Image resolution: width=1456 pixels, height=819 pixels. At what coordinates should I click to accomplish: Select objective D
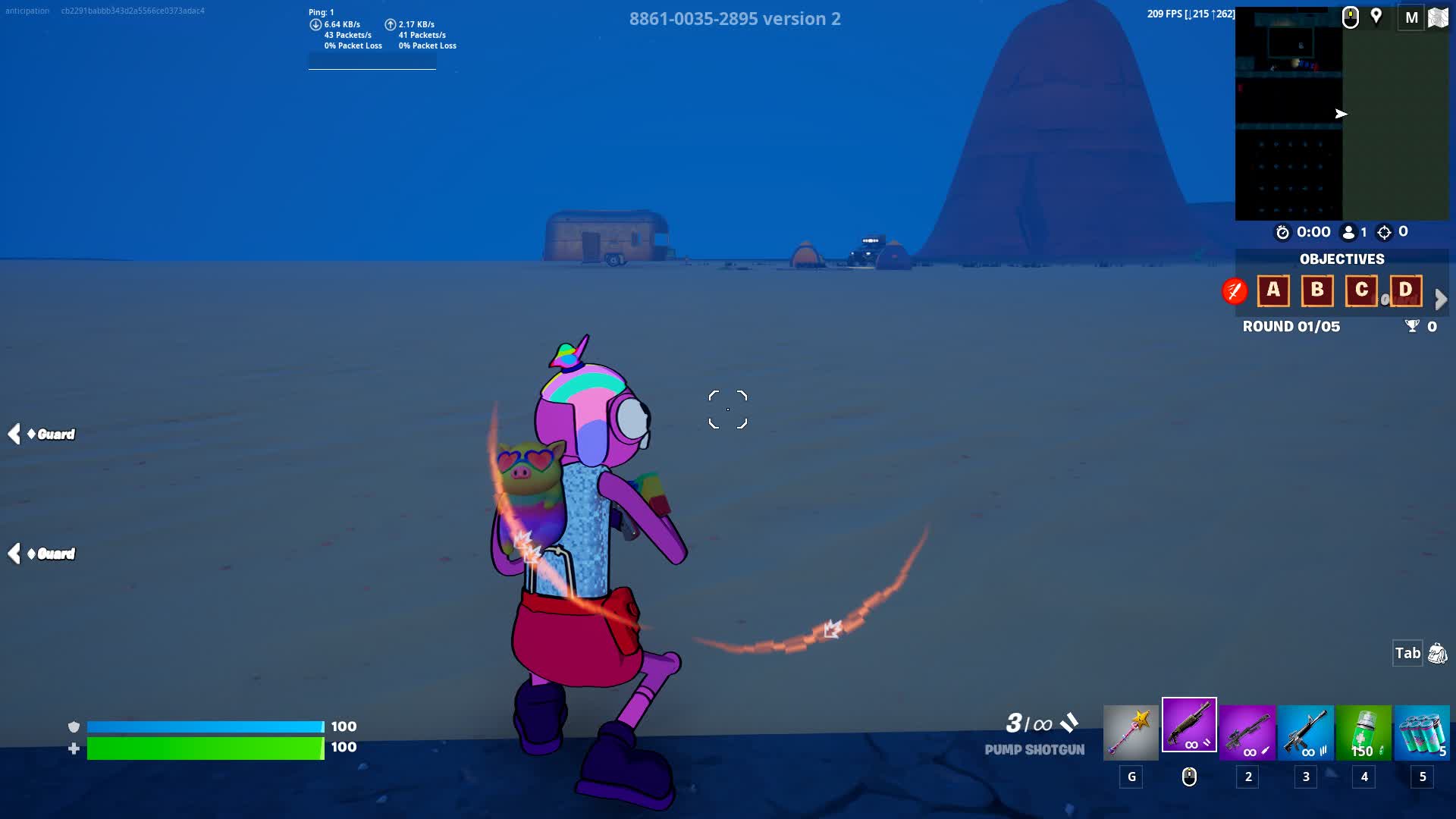pyautogui.click(x=1405, y=290)
